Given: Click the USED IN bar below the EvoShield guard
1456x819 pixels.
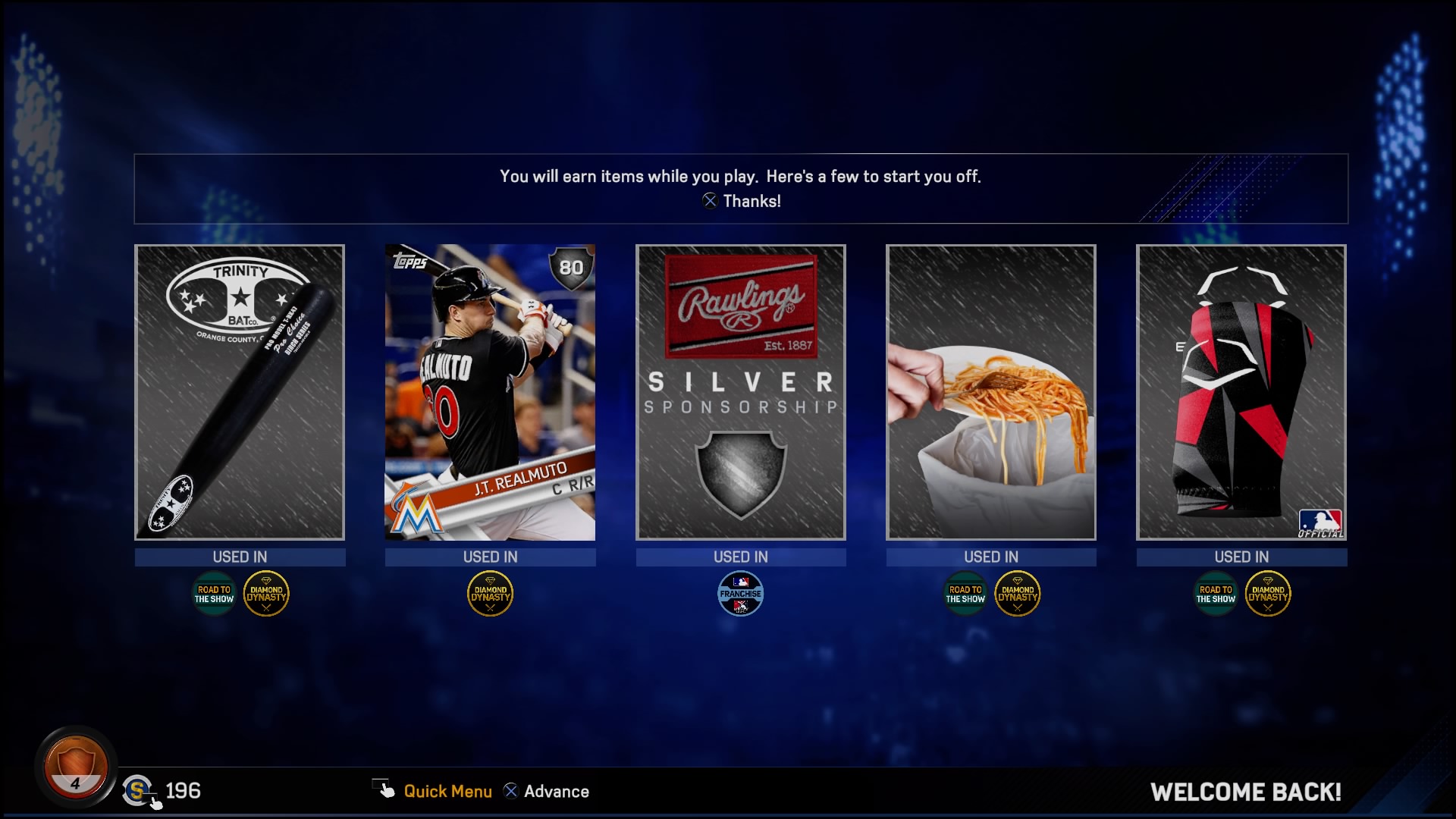Looking at the screenshot, I should [1241, 557].
